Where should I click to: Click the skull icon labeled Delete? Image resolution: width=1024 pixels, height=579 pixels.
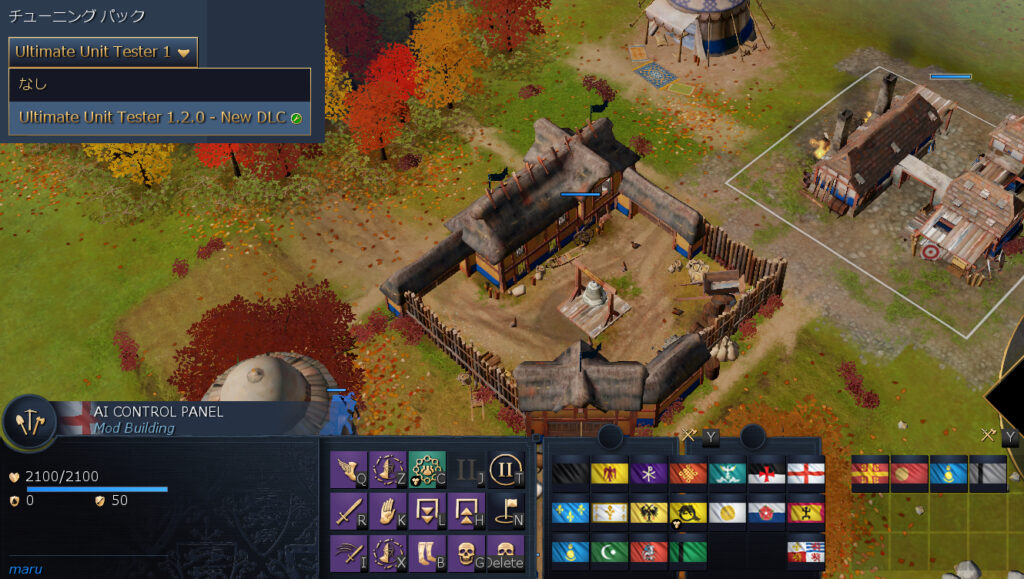[x=505, y=552]
